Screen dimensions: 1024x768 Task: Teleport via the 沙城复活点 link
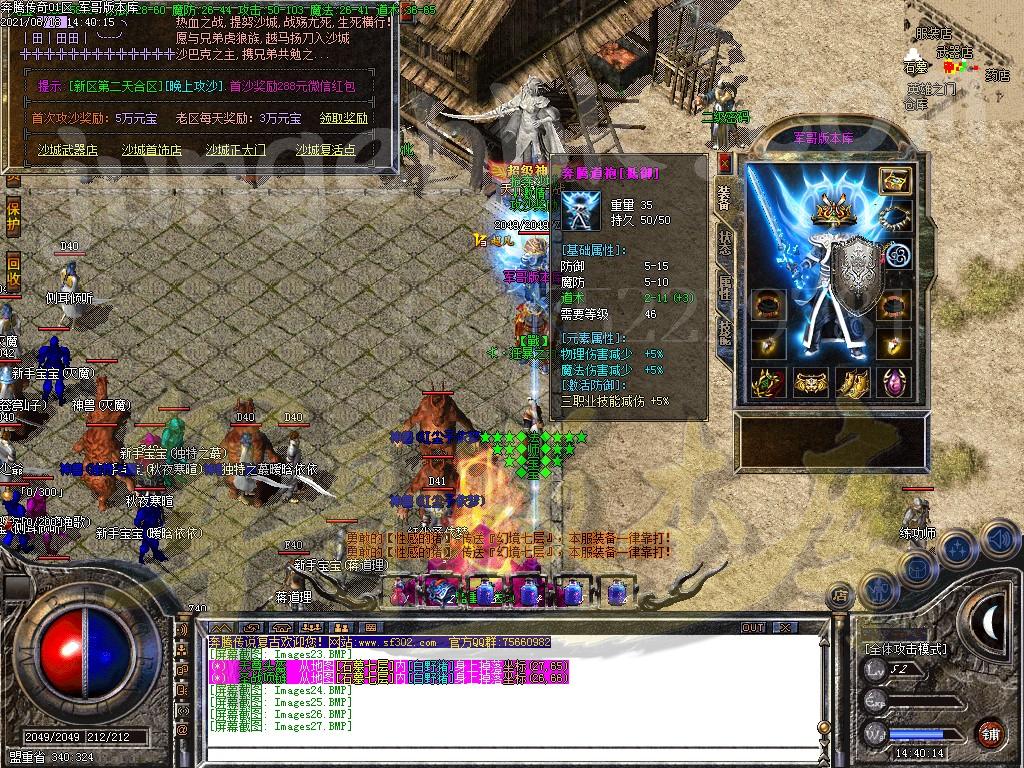point(326,150)
